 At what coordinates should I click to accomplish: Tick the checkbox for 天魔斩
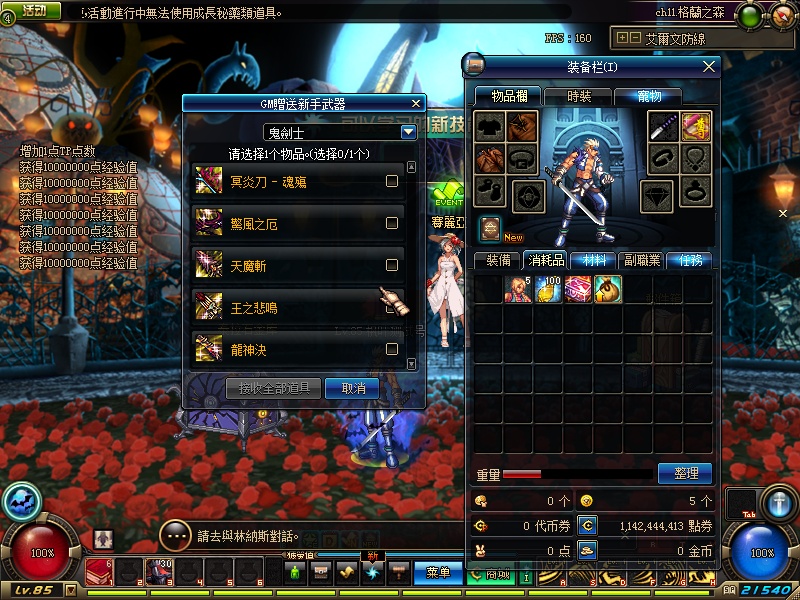392,265
